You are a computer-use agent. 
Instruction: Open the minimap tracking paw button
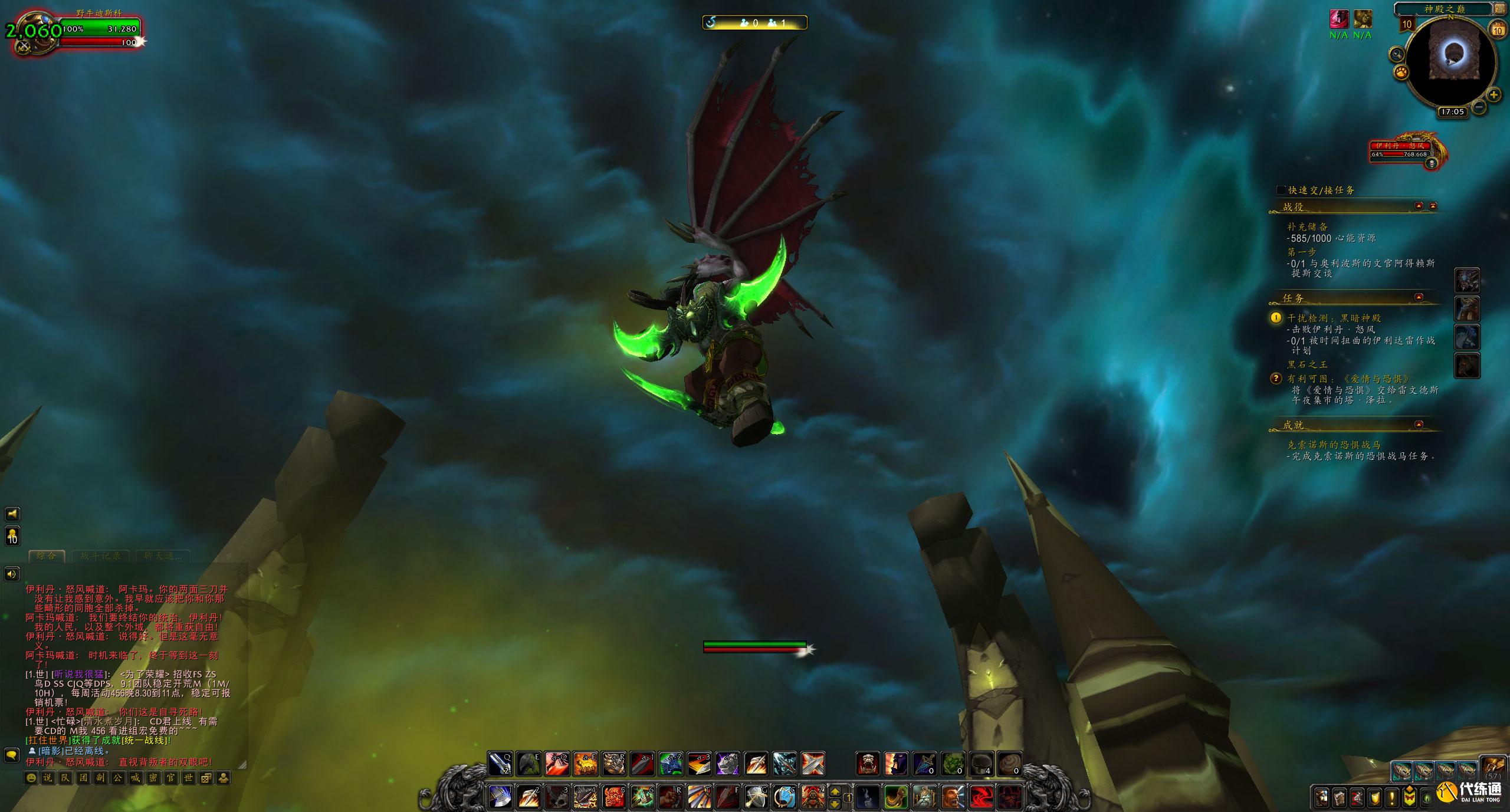(1401, 72)
